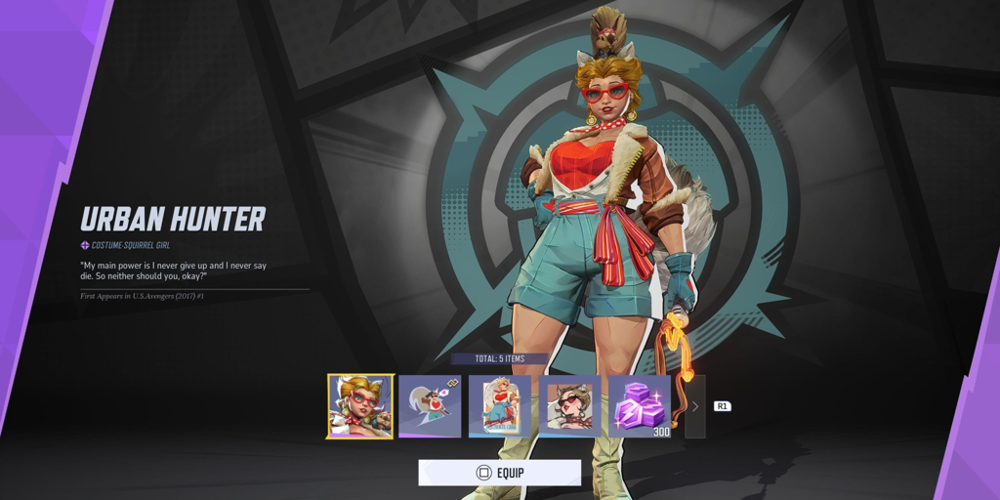
Task: Choose the full-body Squirrel Girl card thumbnail
Action: click(500, 406)
